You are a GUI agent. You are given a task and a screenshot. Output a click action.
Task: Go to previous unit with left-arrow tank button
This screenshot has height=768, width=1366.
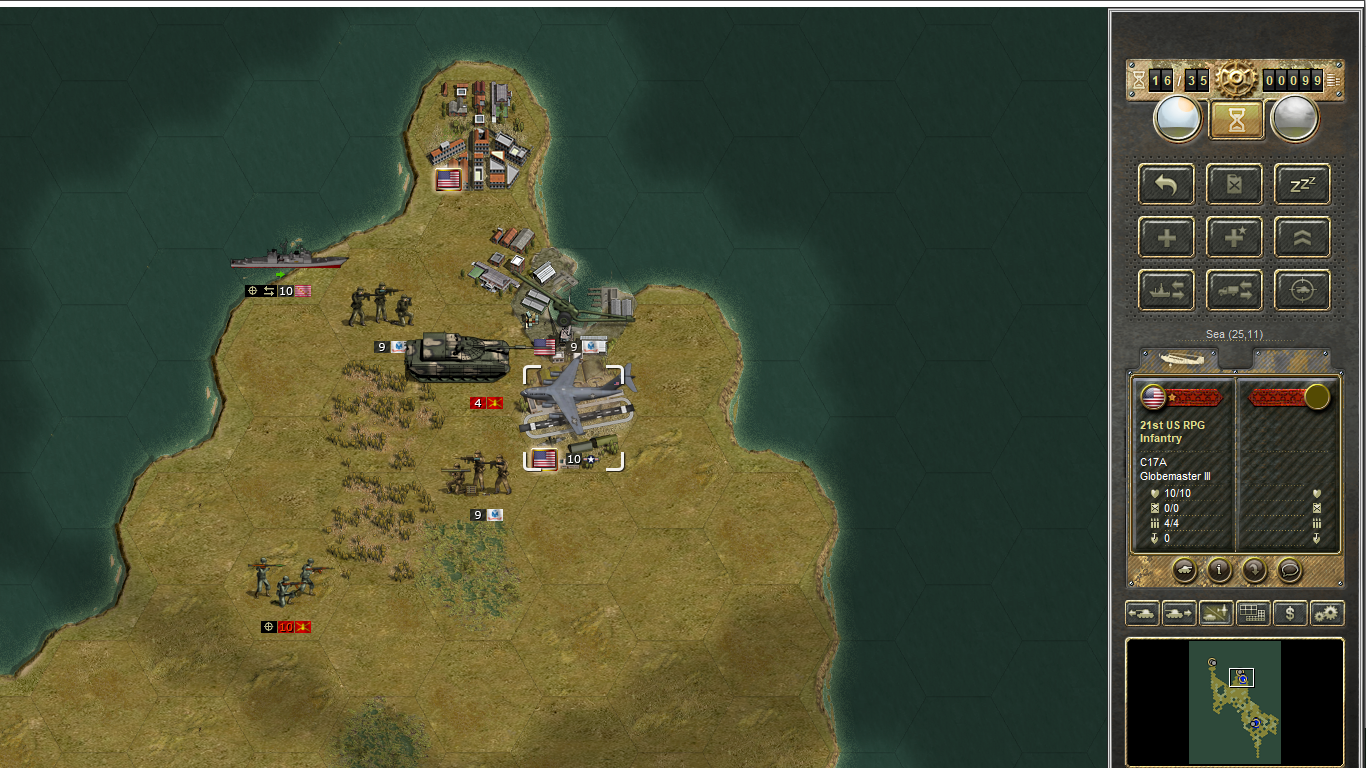coord(1142,613)
